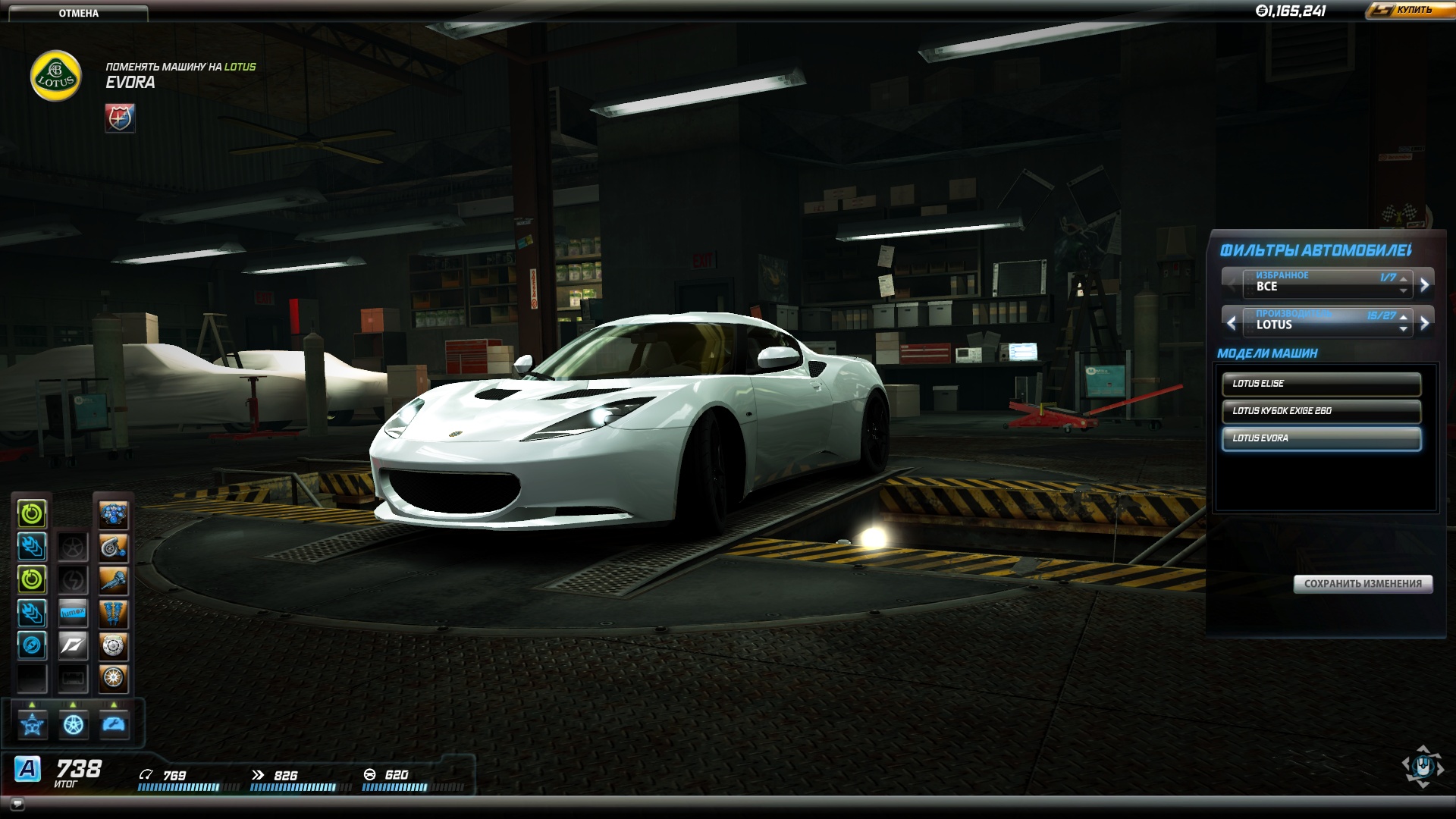Viewport: 1456px width, 819px height.
Task: Click the Отмена (Cancel) button
Action: click(78, 13)
